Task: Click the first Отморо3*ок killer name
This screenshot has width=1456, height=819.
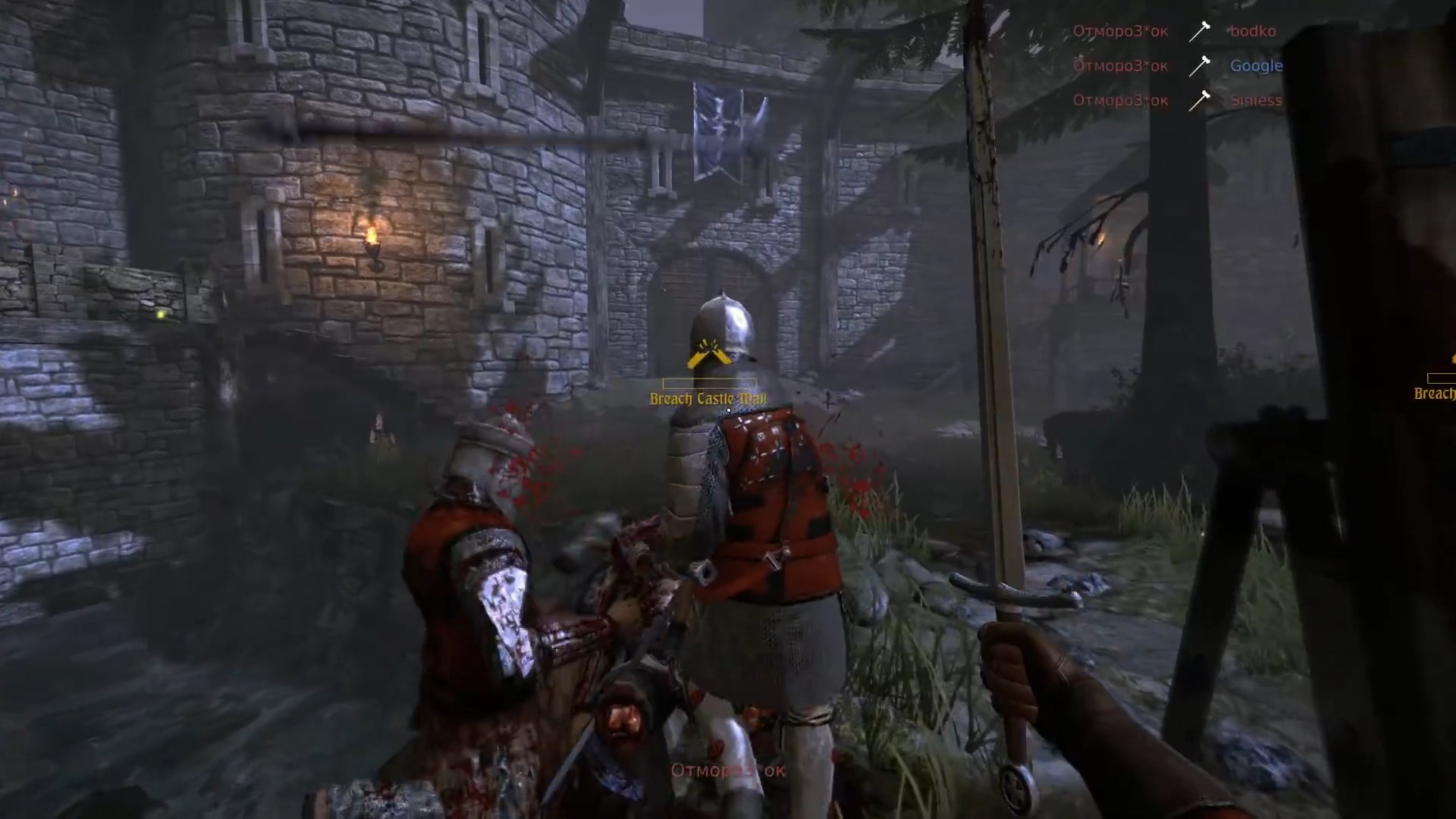Action: pos(1120,32)
